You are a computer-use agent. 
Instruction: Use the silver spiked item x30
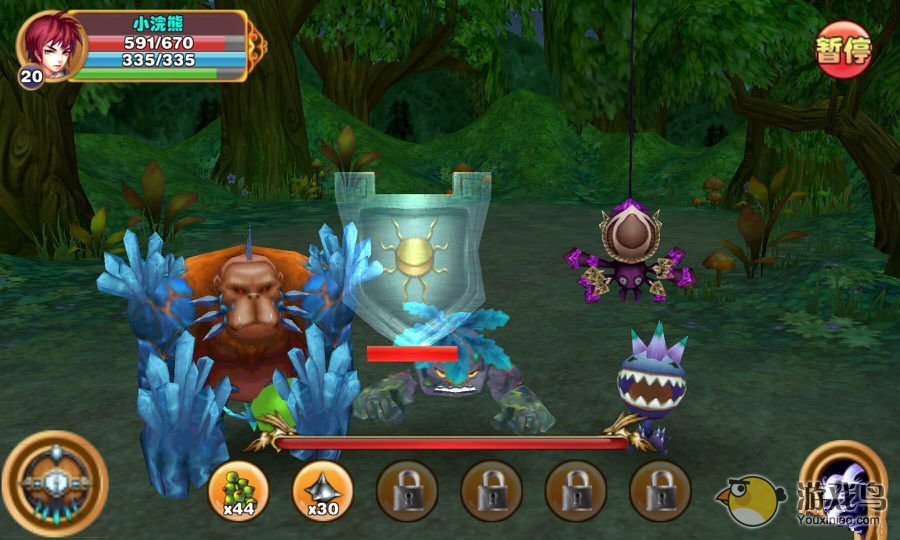(x=322, y=491)
